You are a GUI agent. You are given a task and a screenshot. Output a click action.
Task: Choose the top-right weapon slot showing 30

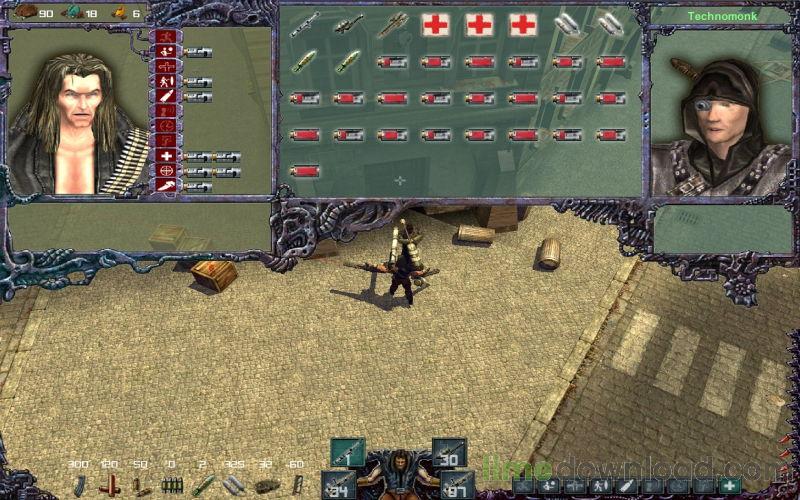click(x=450, y=452)
